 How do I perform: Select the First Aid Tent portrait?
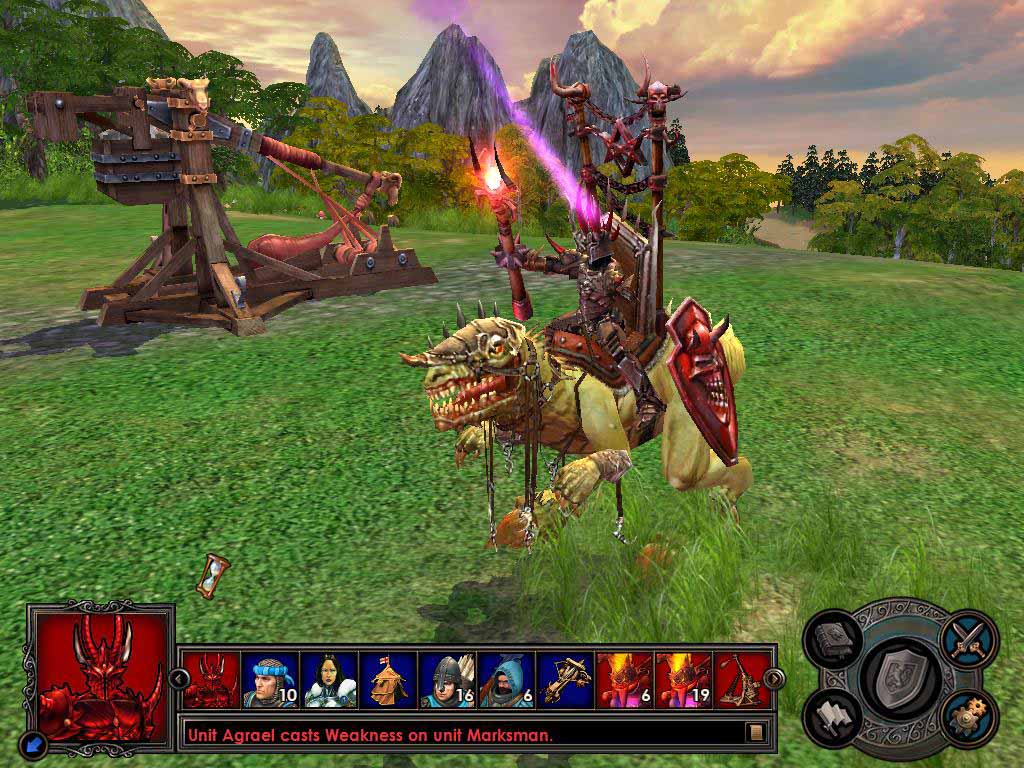click(389, 680)
